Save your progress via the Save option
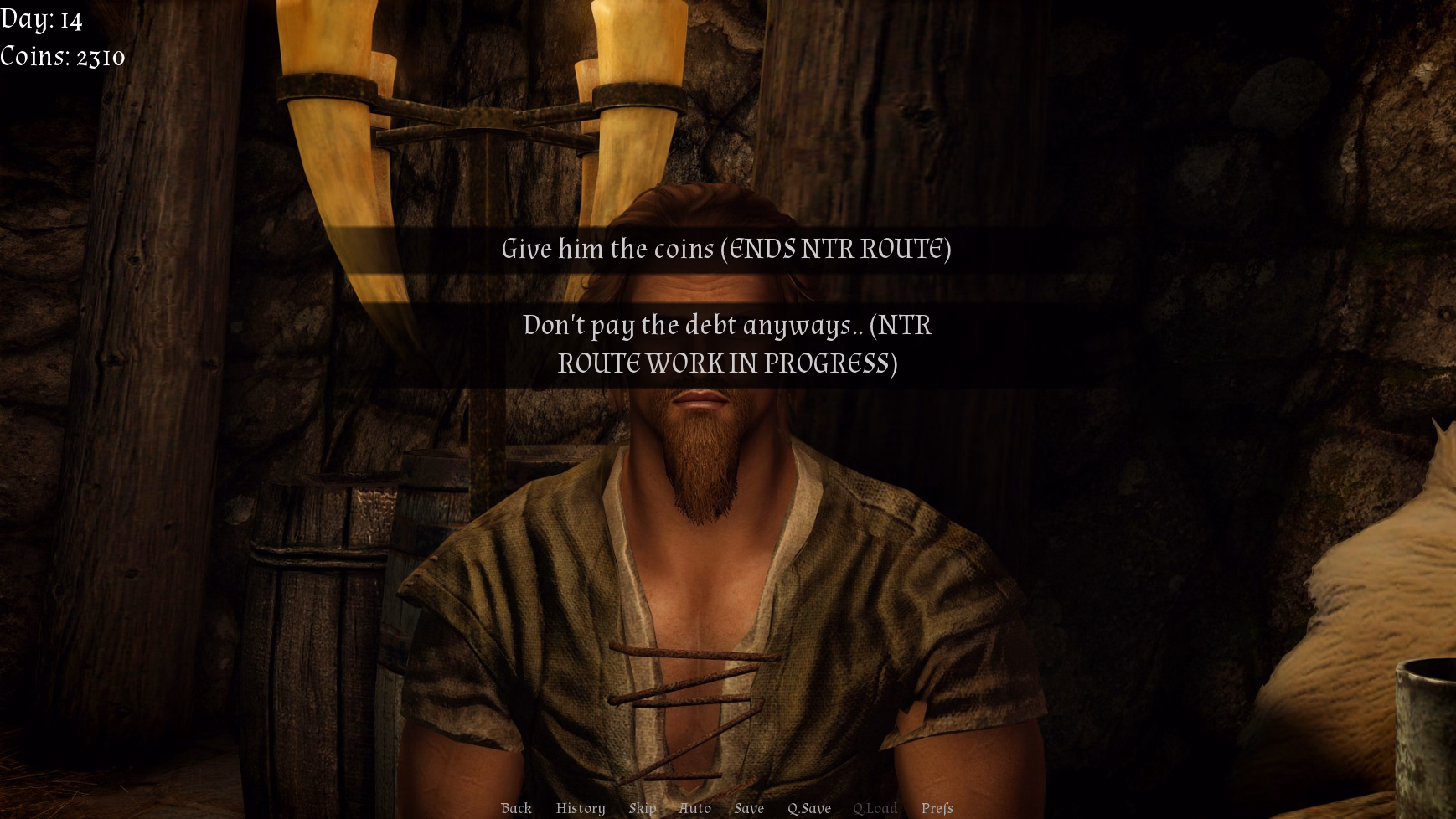The image size is (1456, 819). click(749, 808)
